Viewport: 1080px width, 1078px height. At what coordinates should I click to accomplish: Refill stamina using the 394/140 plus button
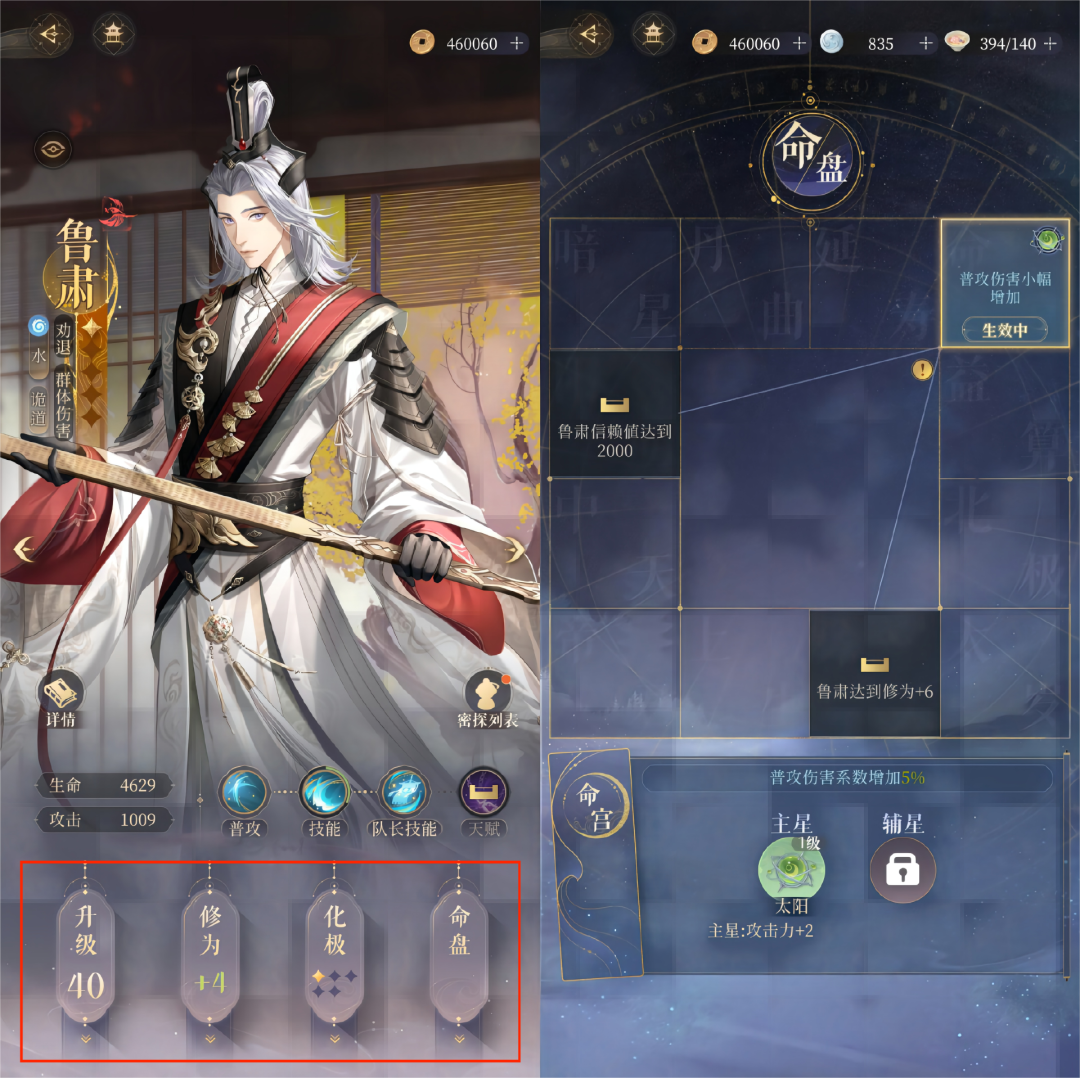[x=1048, y=43]
